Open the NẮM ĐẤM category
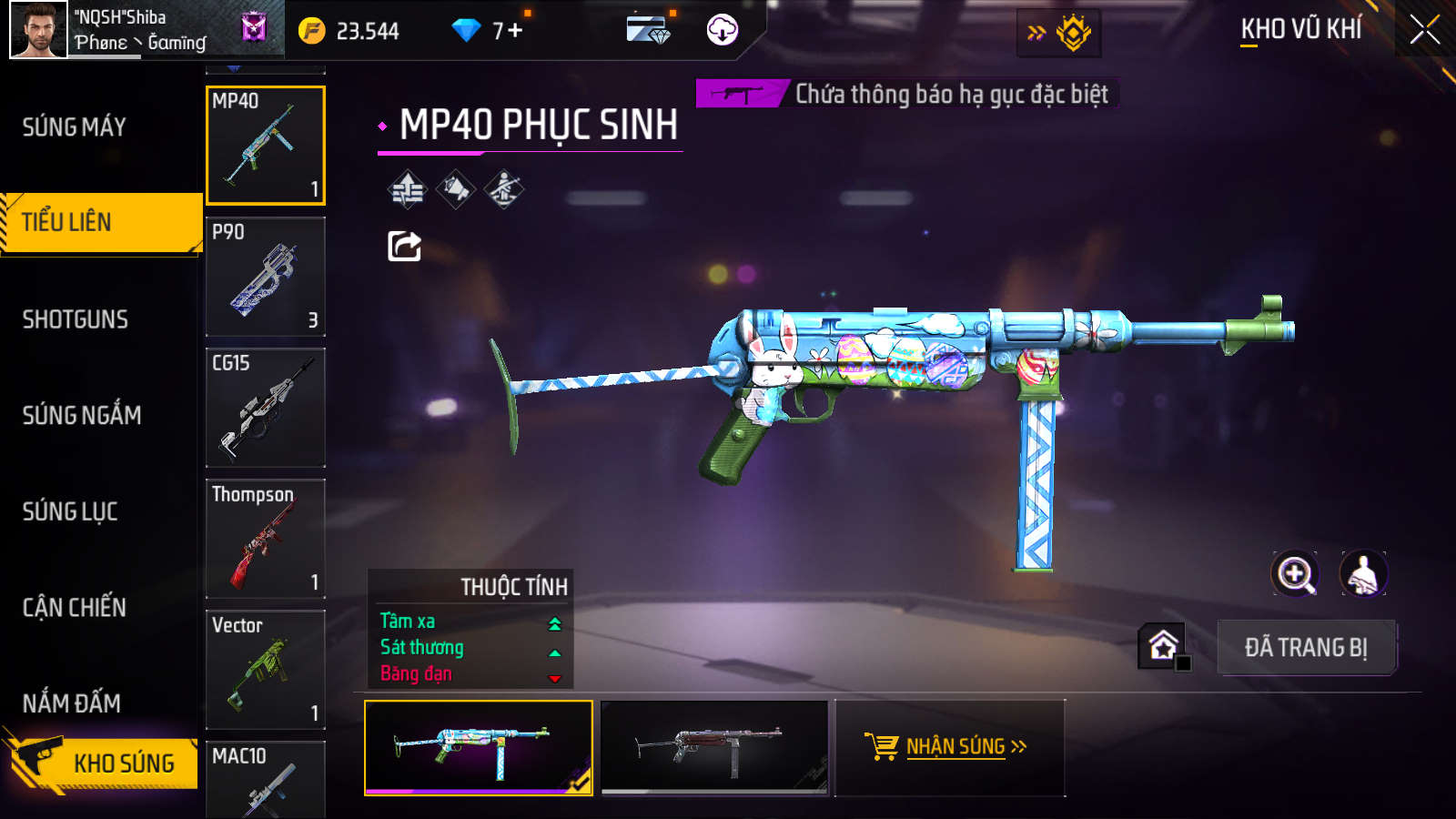Screen dimensions: 1456x819 [x=72, y=703]
